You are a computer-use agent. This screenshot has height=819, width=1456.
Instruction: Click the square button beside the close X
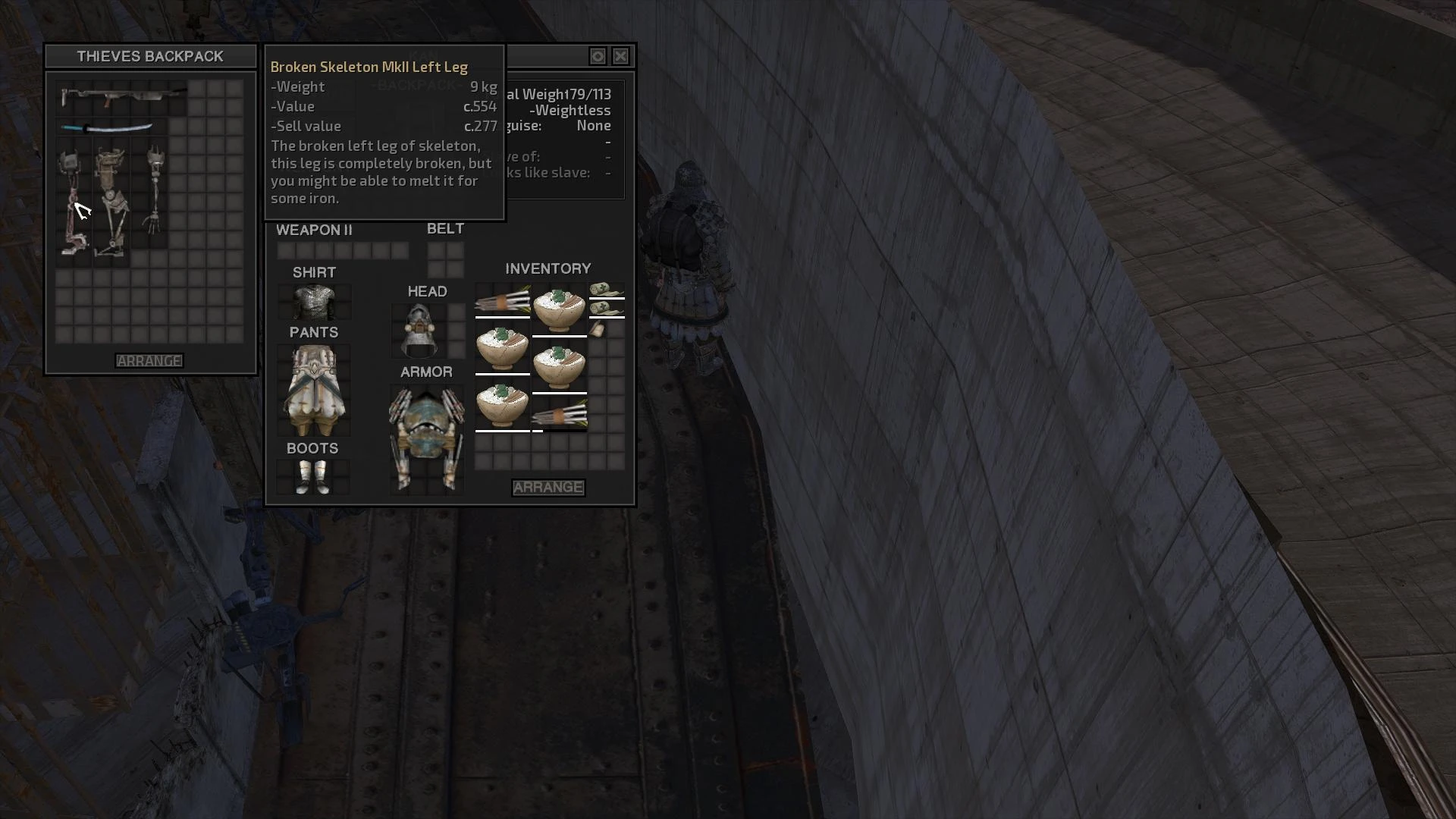(x=598, y=56)
